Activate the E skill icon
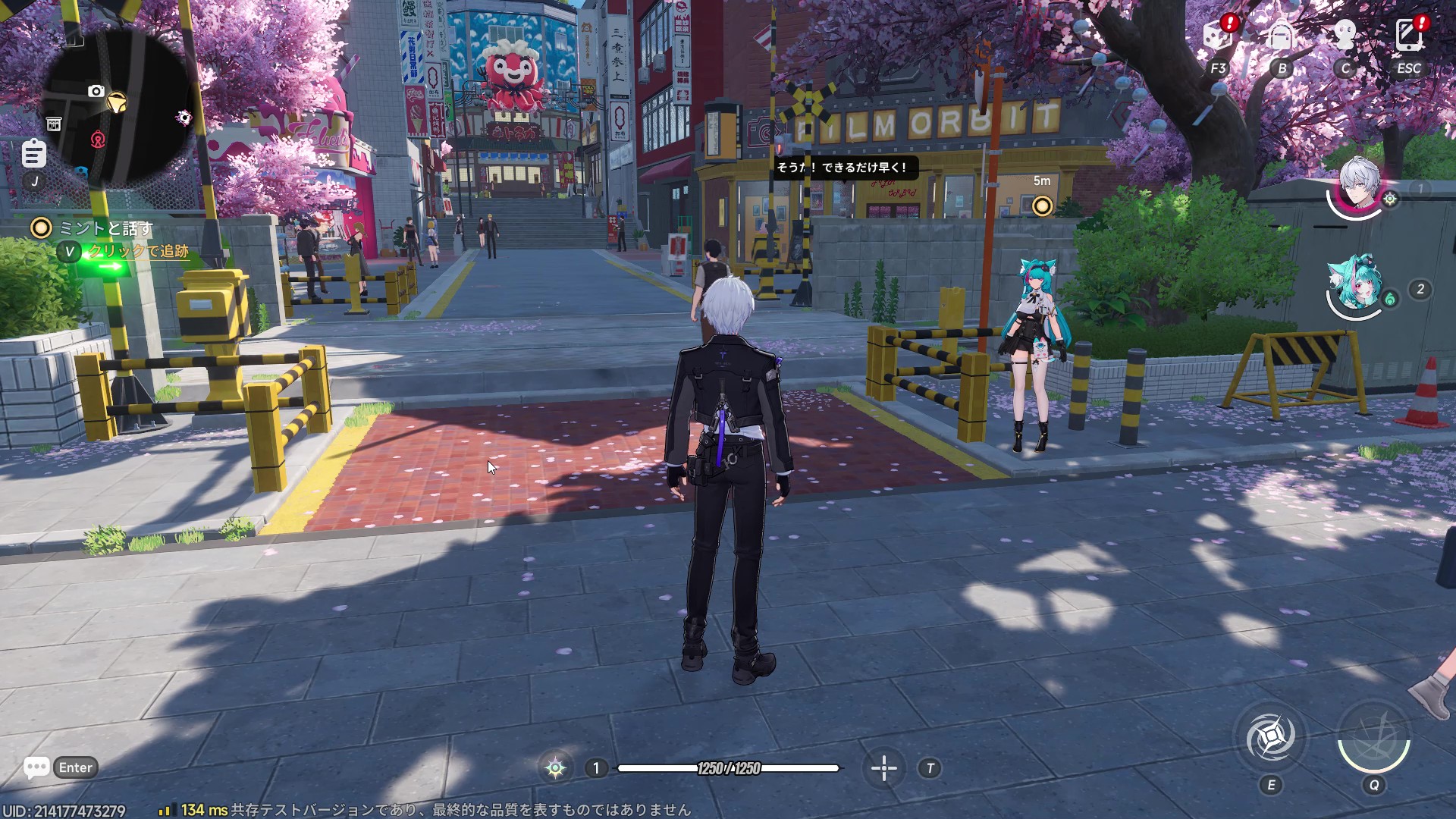The height and width of the screenshot is (819, 1456). pos(1272,737)
